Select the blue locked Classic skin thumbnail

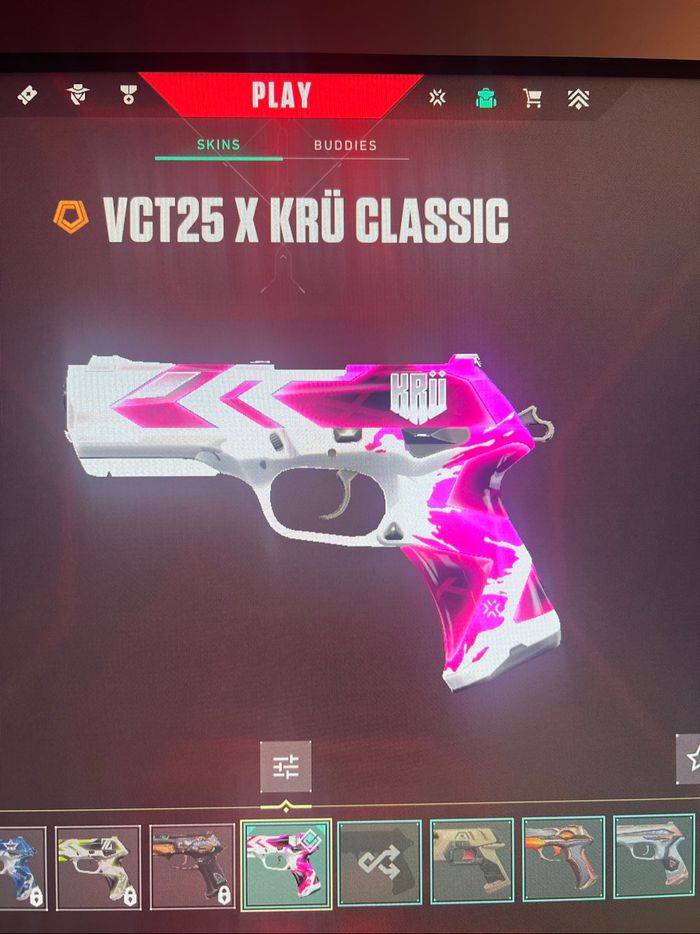tap(20, 866)
